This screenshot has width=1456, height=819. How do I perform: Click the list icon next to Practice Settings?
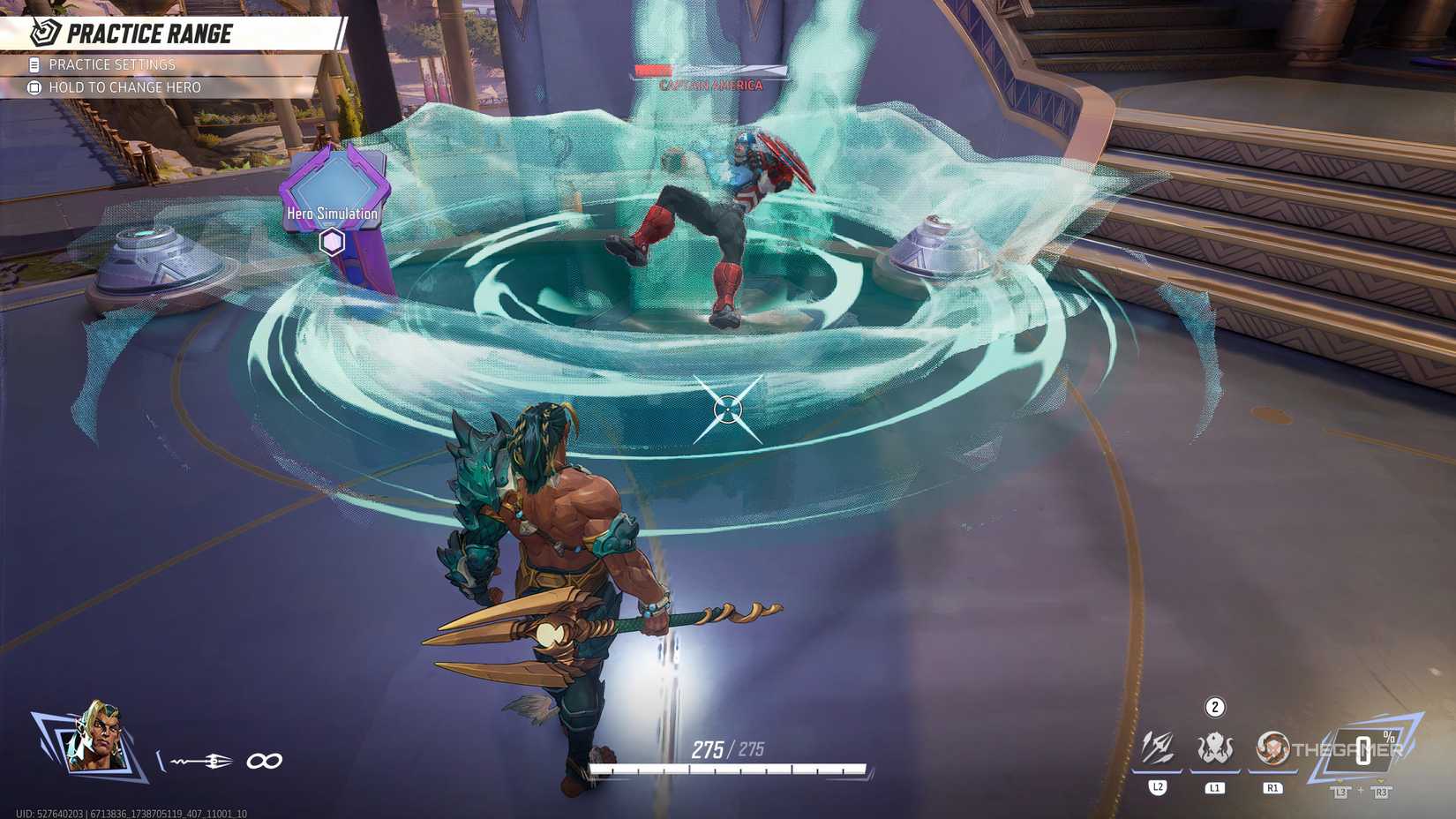pyautogui.click(x=34, y=64)
